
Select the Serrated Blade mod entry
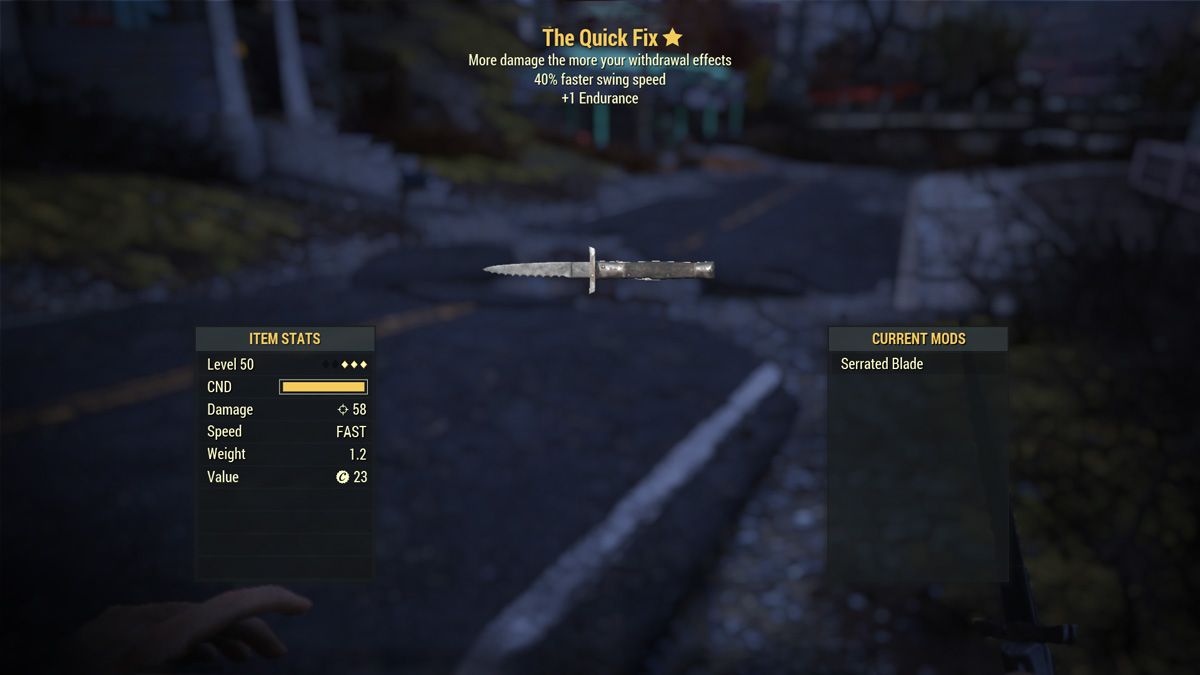882,364
